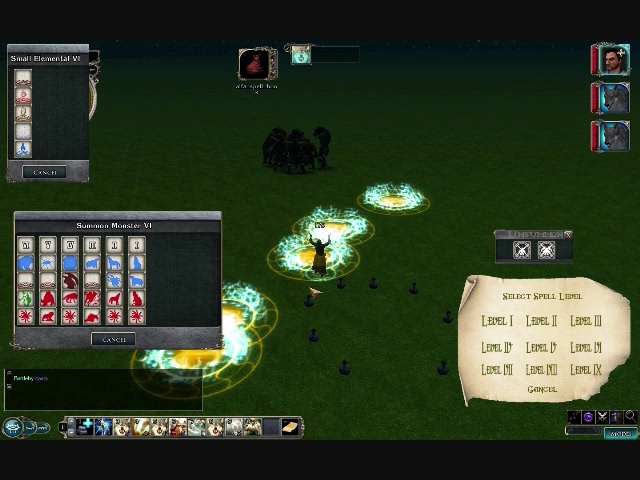Cancel the Select Spell Level scroll
The width and height of the screenshot is (640, 480).
[x=541, y=389]
